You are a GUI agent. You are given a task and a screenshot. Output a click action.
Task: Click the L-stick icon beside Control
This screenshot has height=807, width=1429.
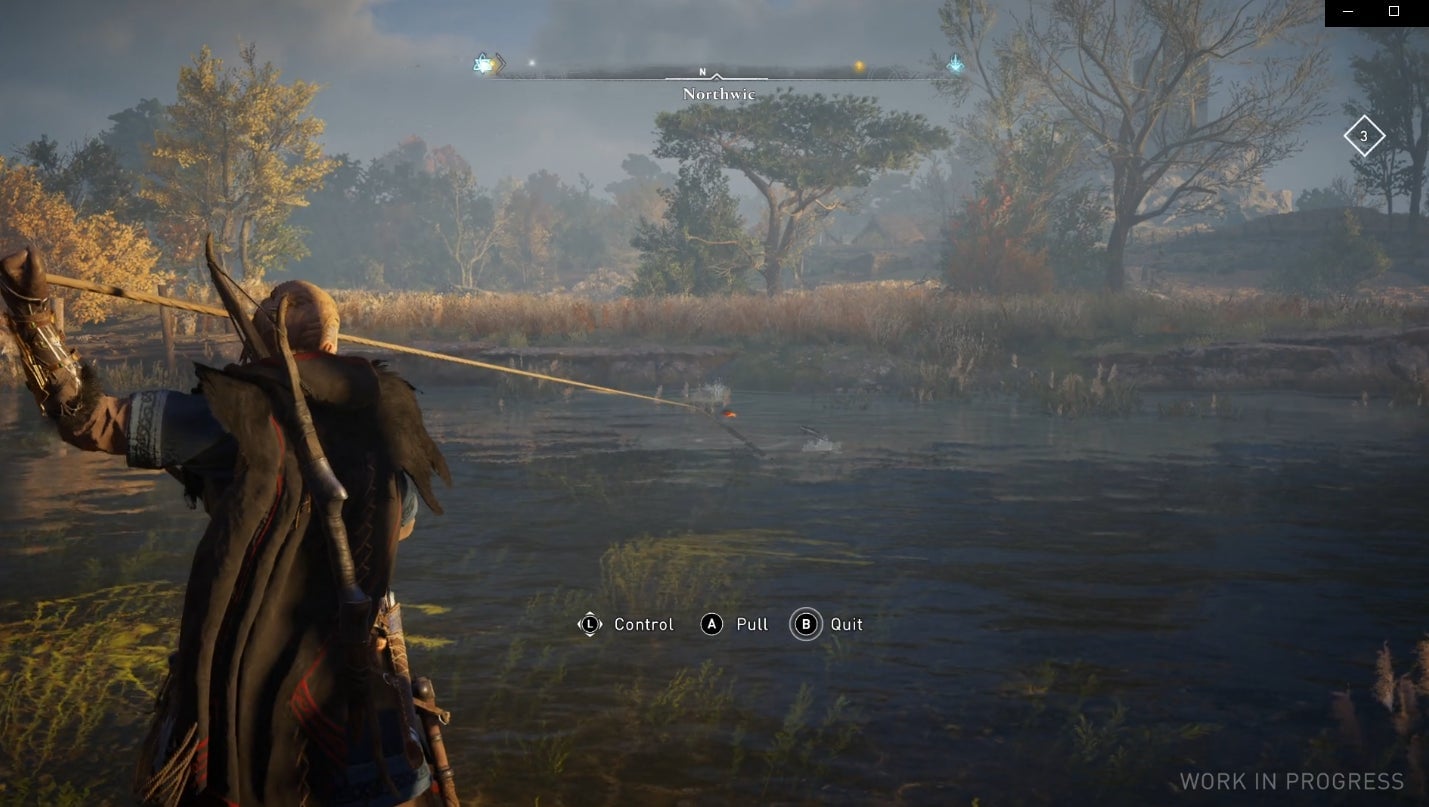(x=590, y=624)
